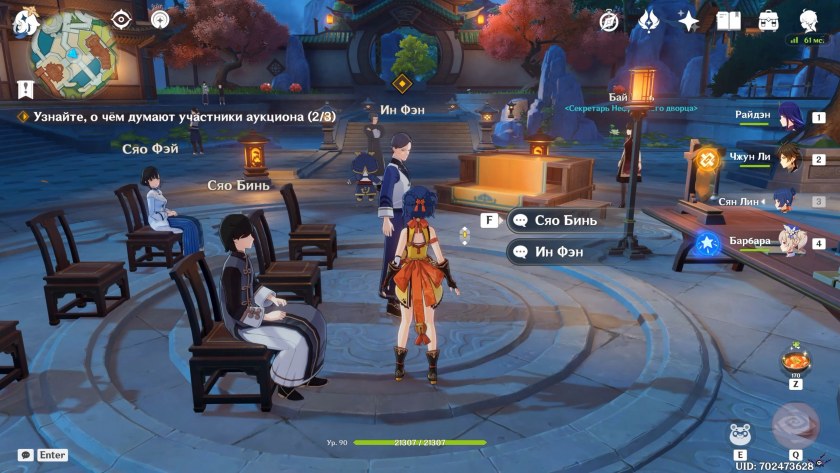
Task: Open the four-pointed star icon
Action: coord(688,20)
